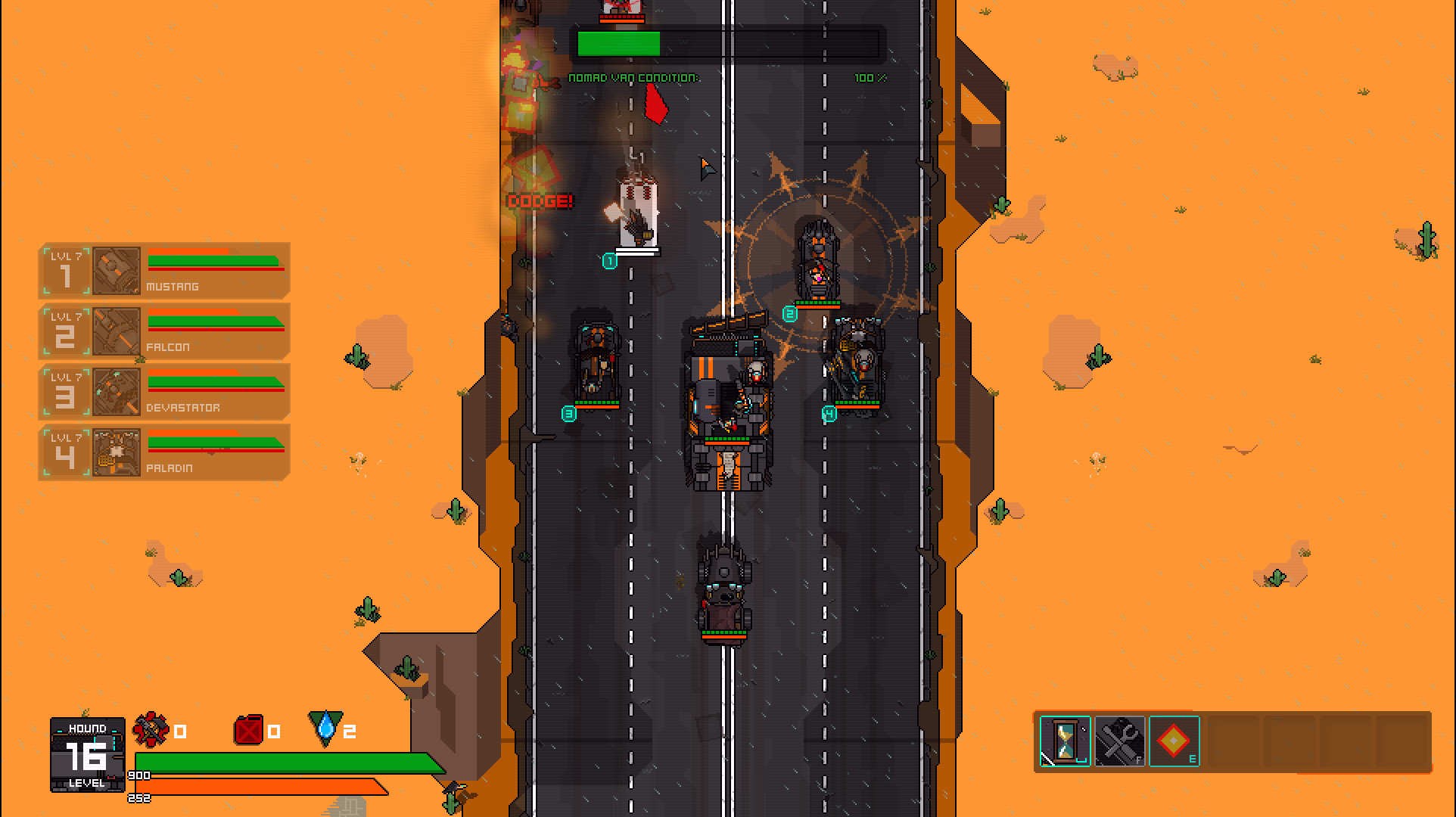Viewport: 1456px width, 817px height.
Task: Select the Mustang squad entry labeled 1
Action: [x=67, y=269]
